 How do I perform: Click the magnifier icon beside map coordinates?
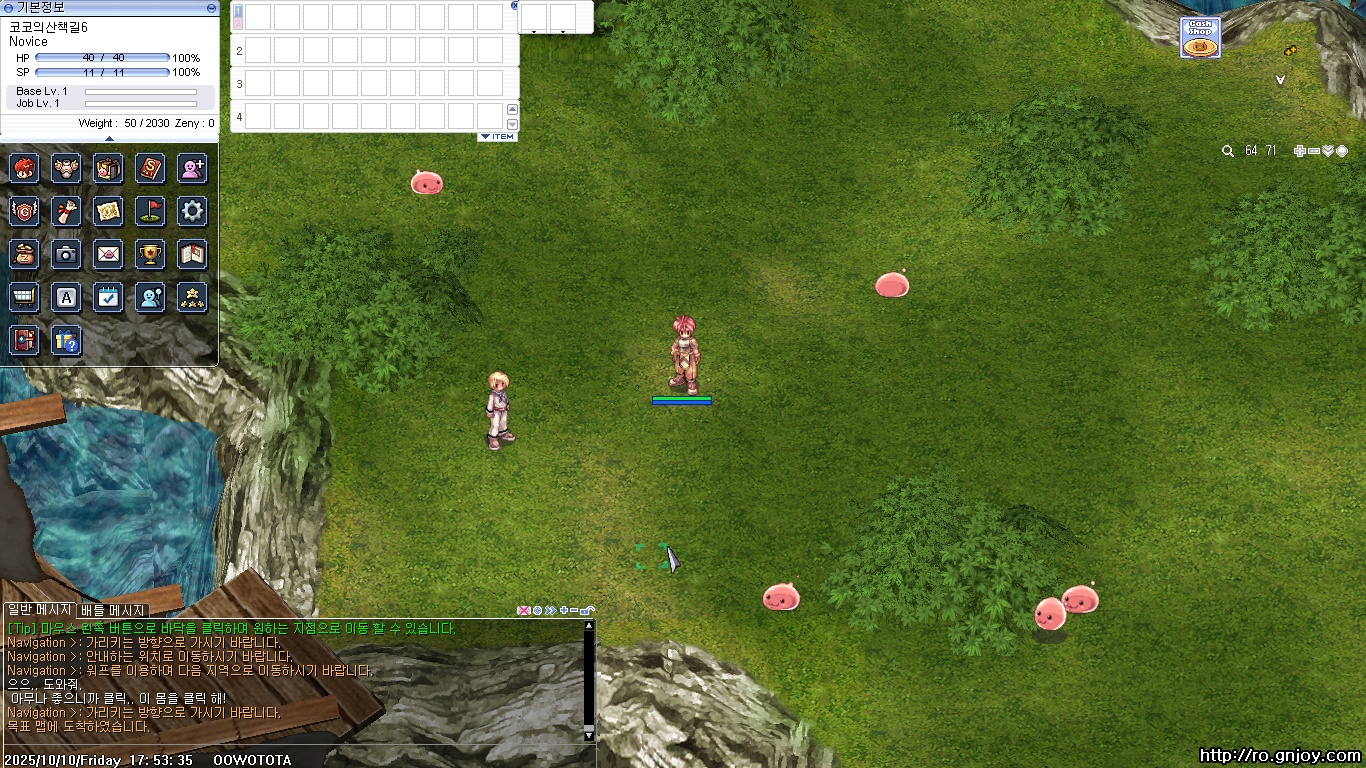[x=1228, y=151]
